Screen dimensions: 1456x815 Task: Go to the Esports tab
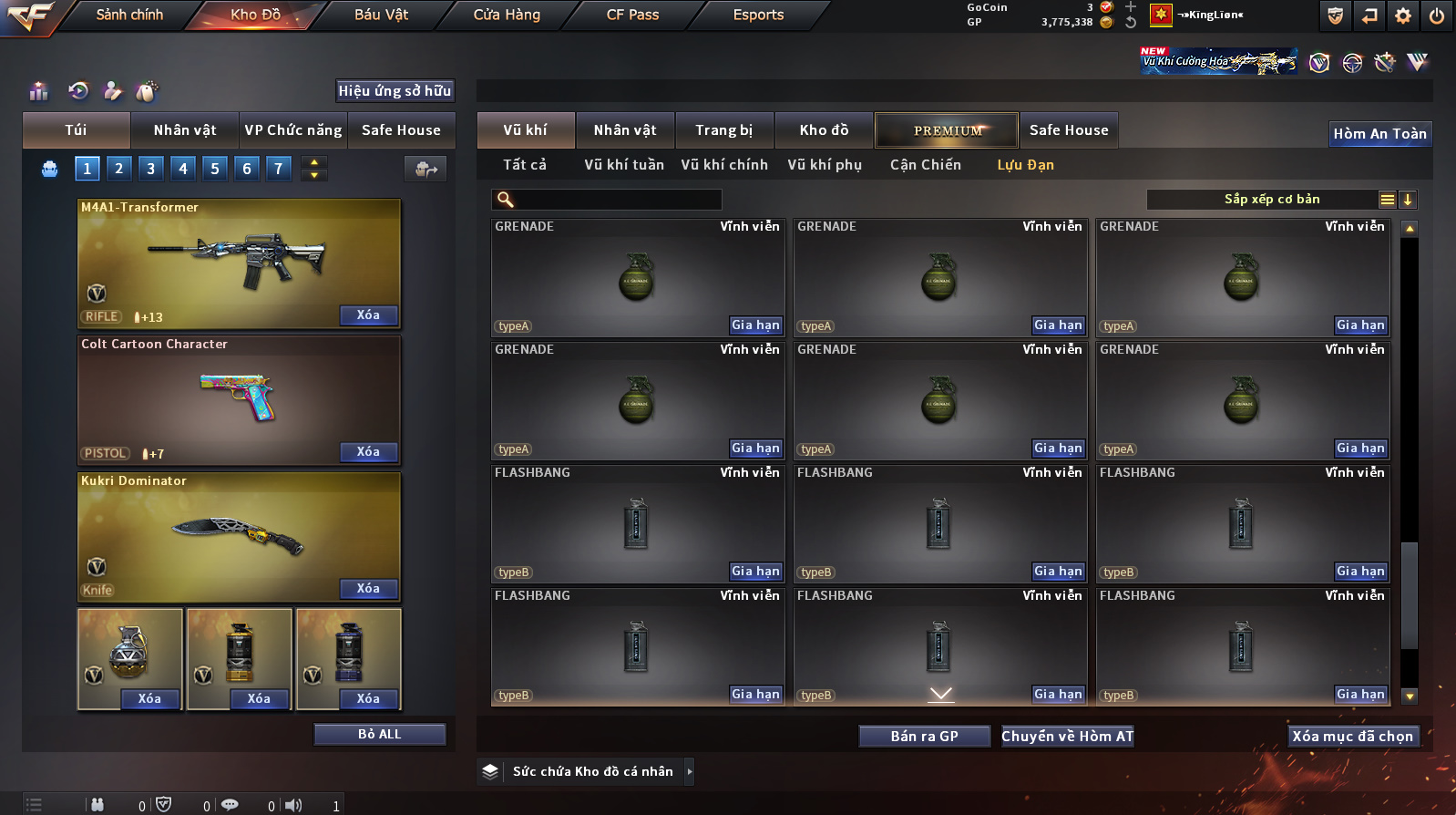coord(758,15)
